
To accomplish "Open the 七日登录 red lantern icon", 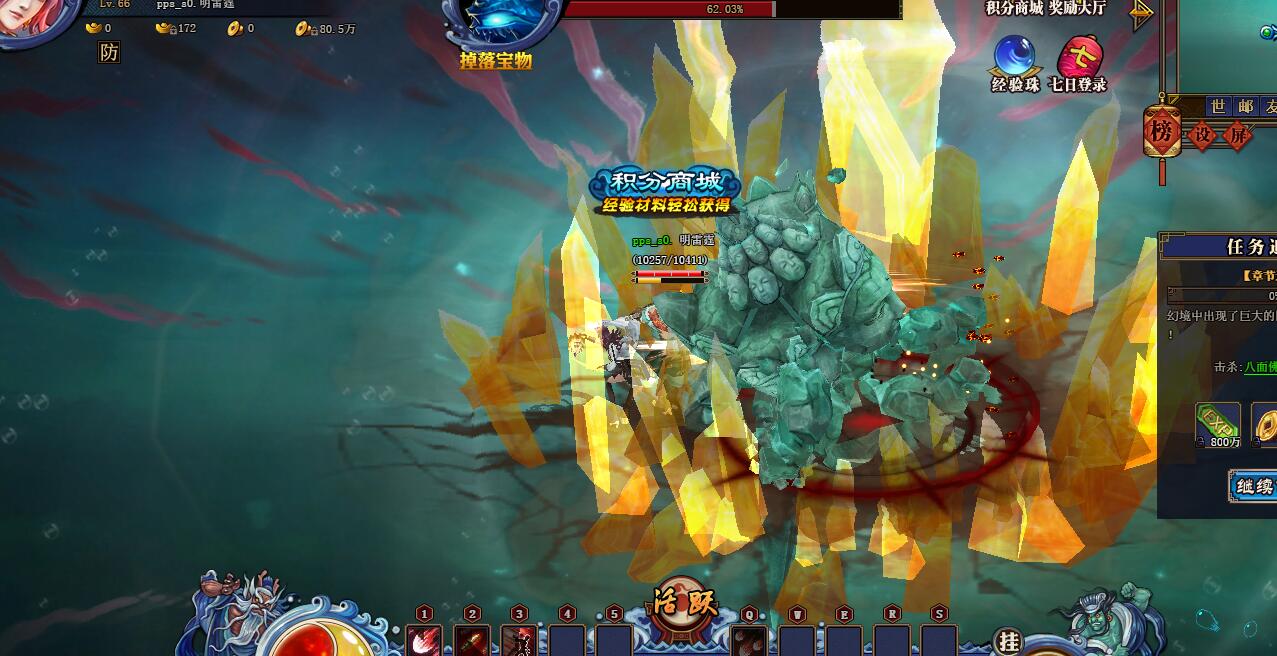I will click(1078, 62).
